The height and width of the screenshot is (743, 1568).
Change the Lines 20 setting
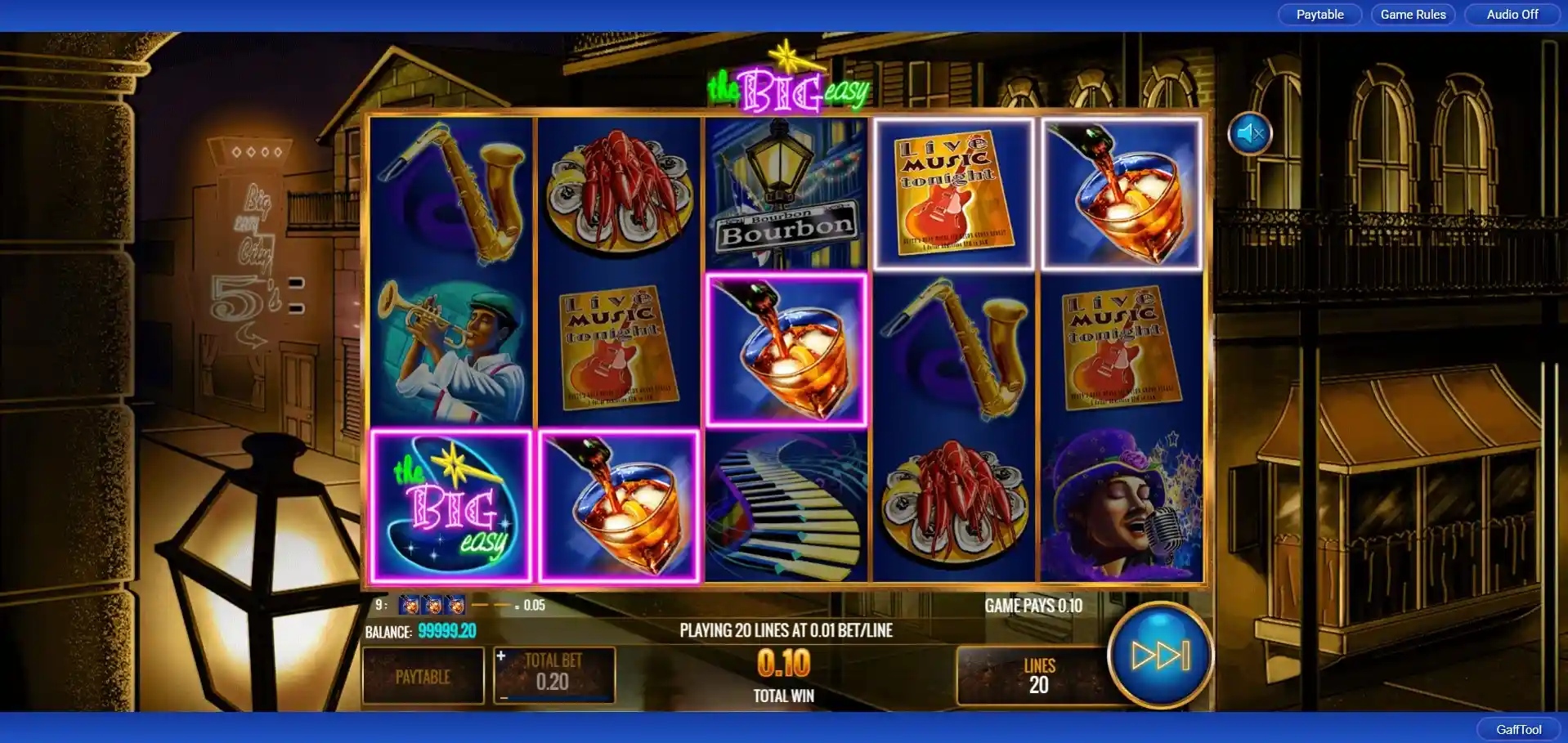[x=1037, y=676]
